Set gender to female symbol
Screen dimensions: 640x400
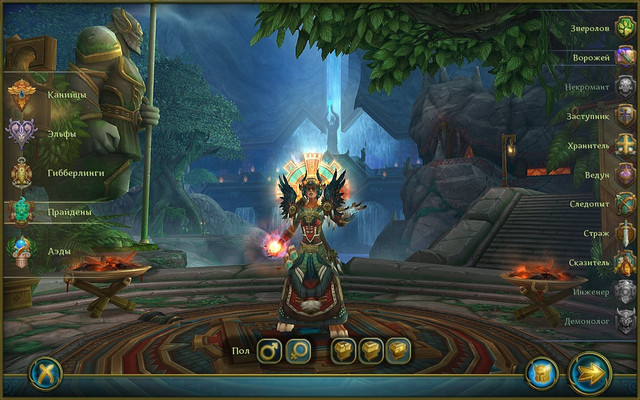pyautogui.click(x=298, y=351)
